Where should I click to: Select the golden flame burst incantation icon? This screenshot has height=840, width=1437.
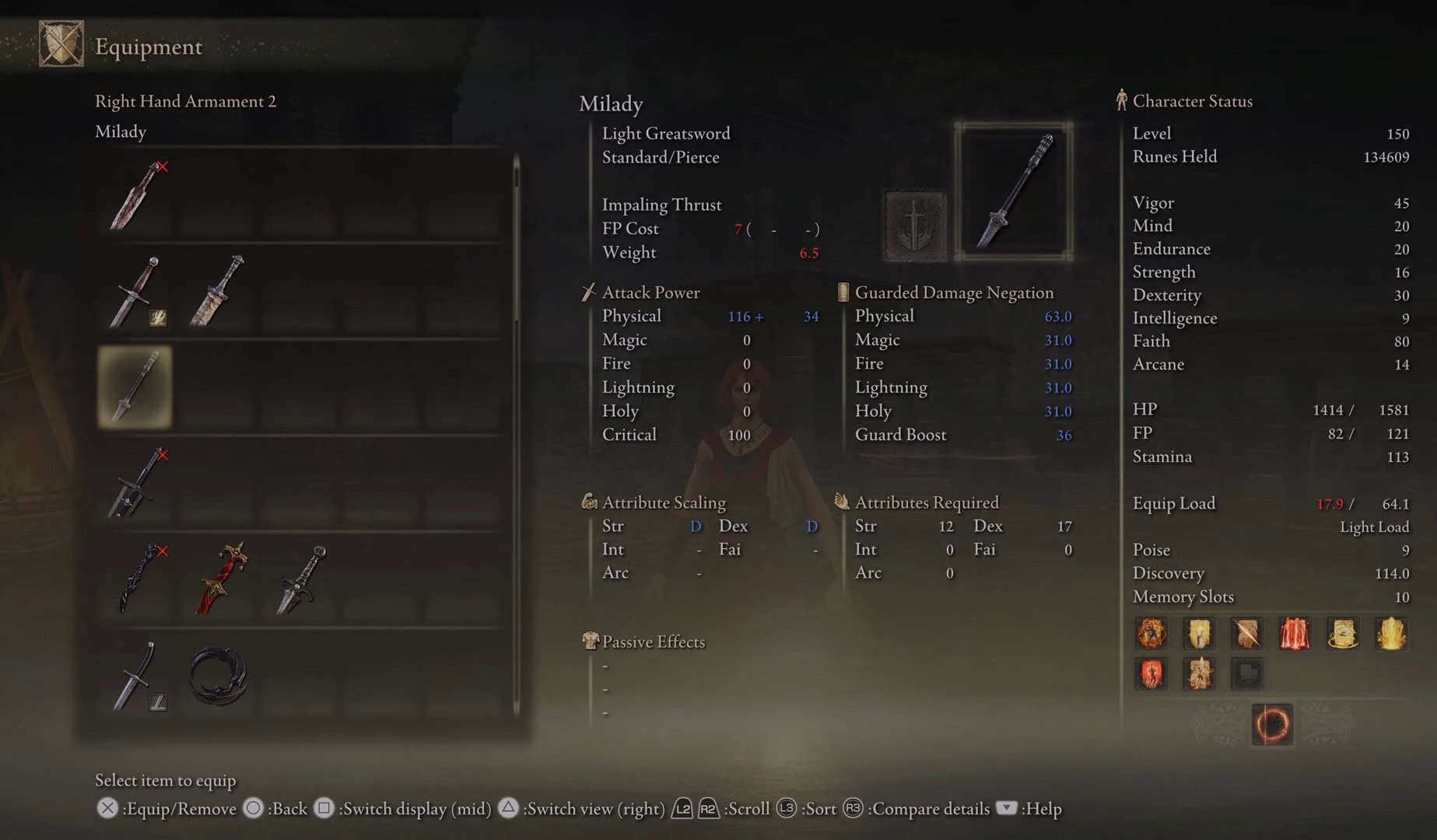tap(1391, 634)
